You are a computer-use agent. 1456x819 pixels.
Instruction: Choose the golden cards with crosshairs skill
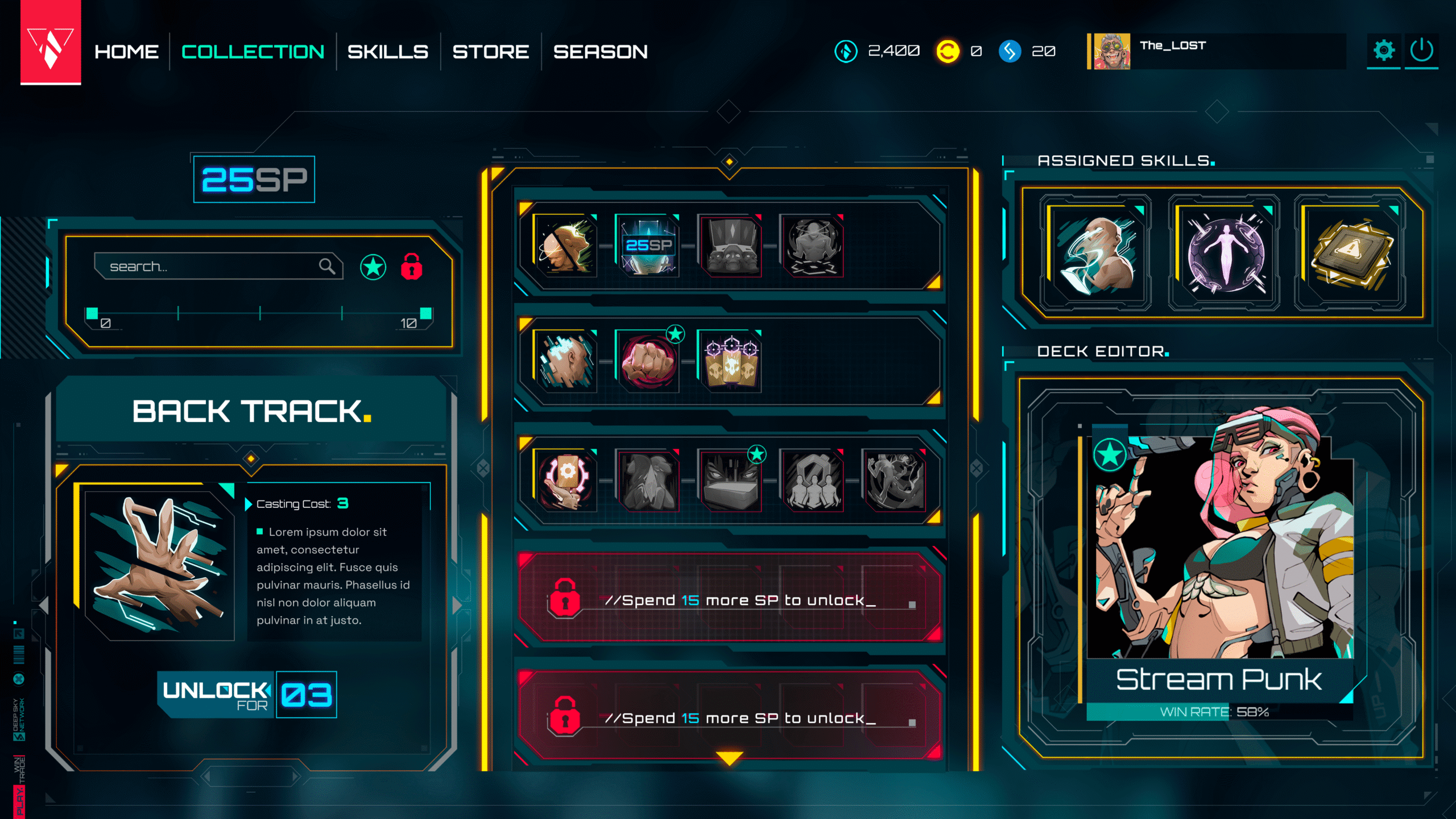point(730,362)
